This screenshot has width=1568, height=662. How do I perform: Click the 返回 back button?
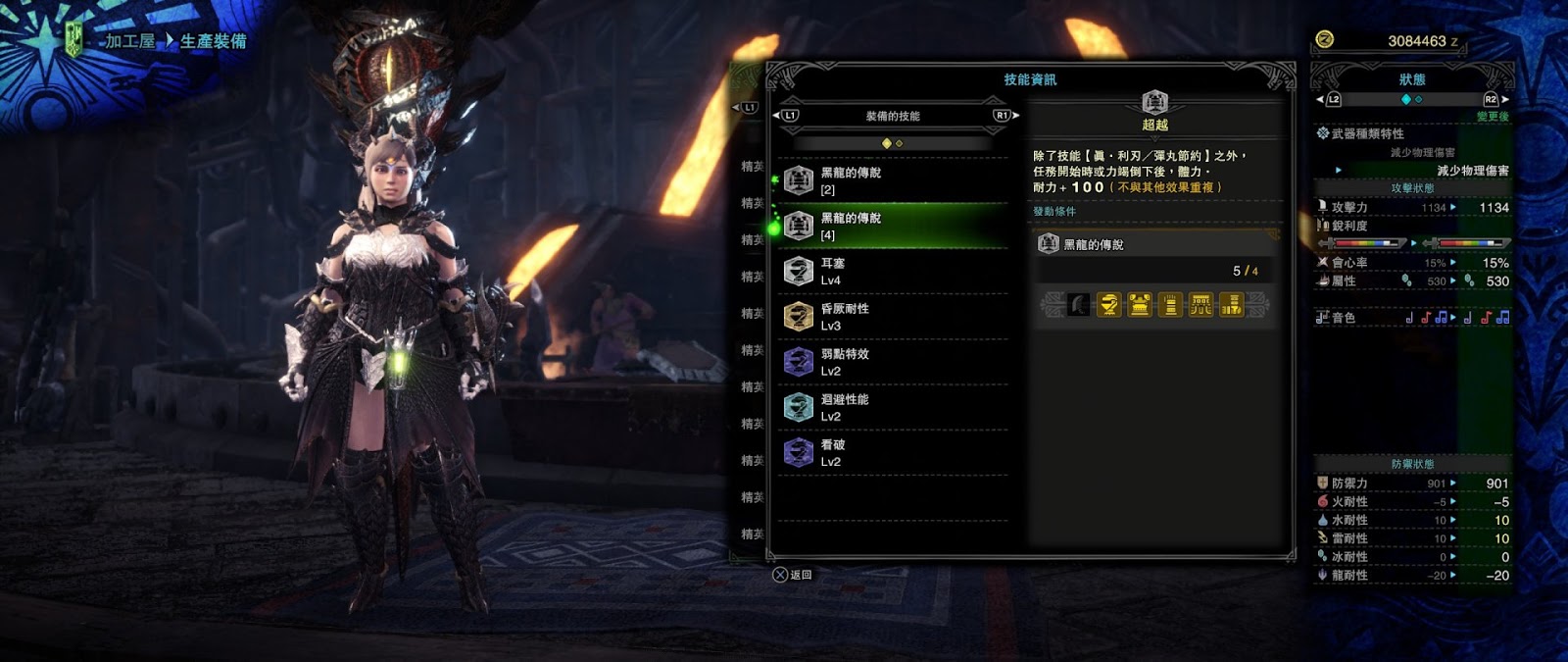pos(793,575)
